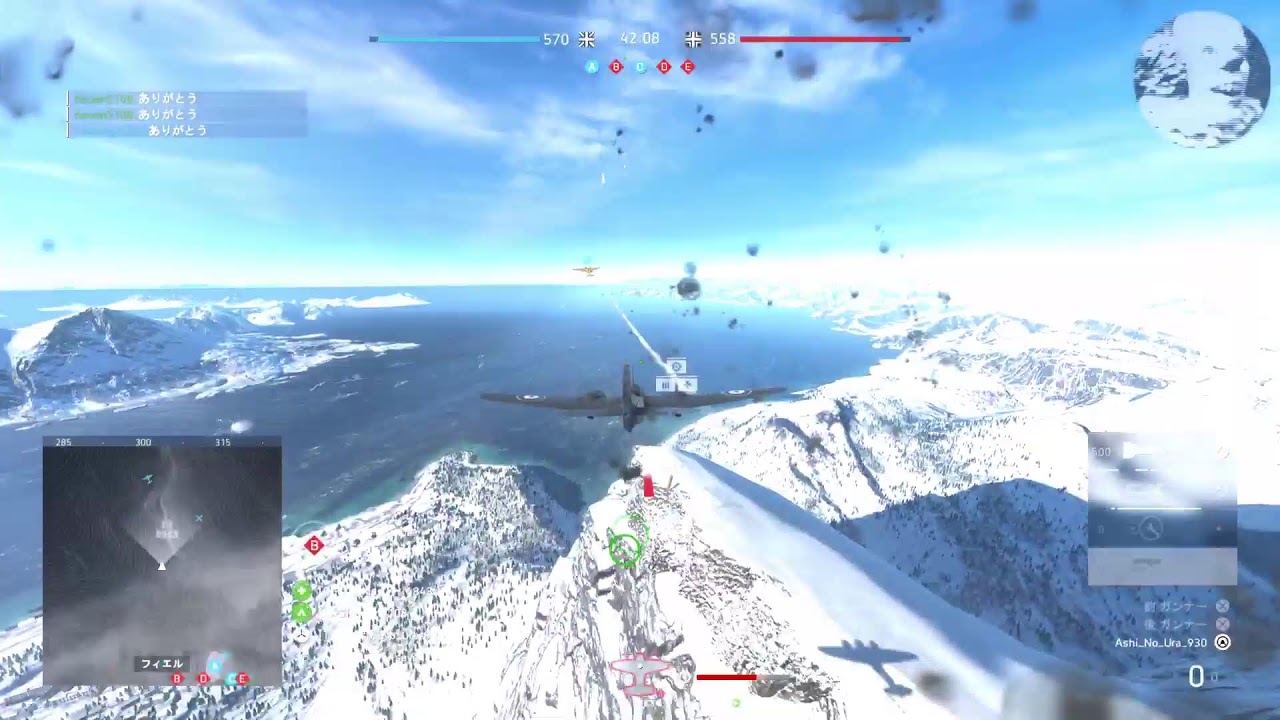Select objective B in the top capture row
This screenshot has width=1280, height=720.
click(616, 67)
